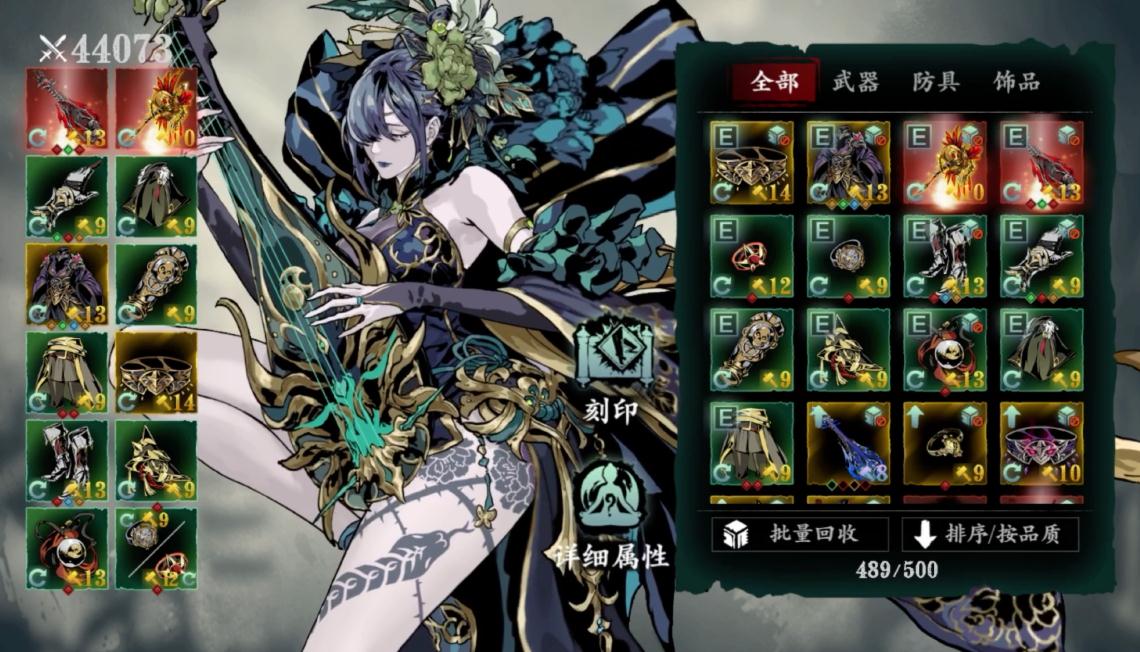Switch to the 全部 tab

(774, 82)
